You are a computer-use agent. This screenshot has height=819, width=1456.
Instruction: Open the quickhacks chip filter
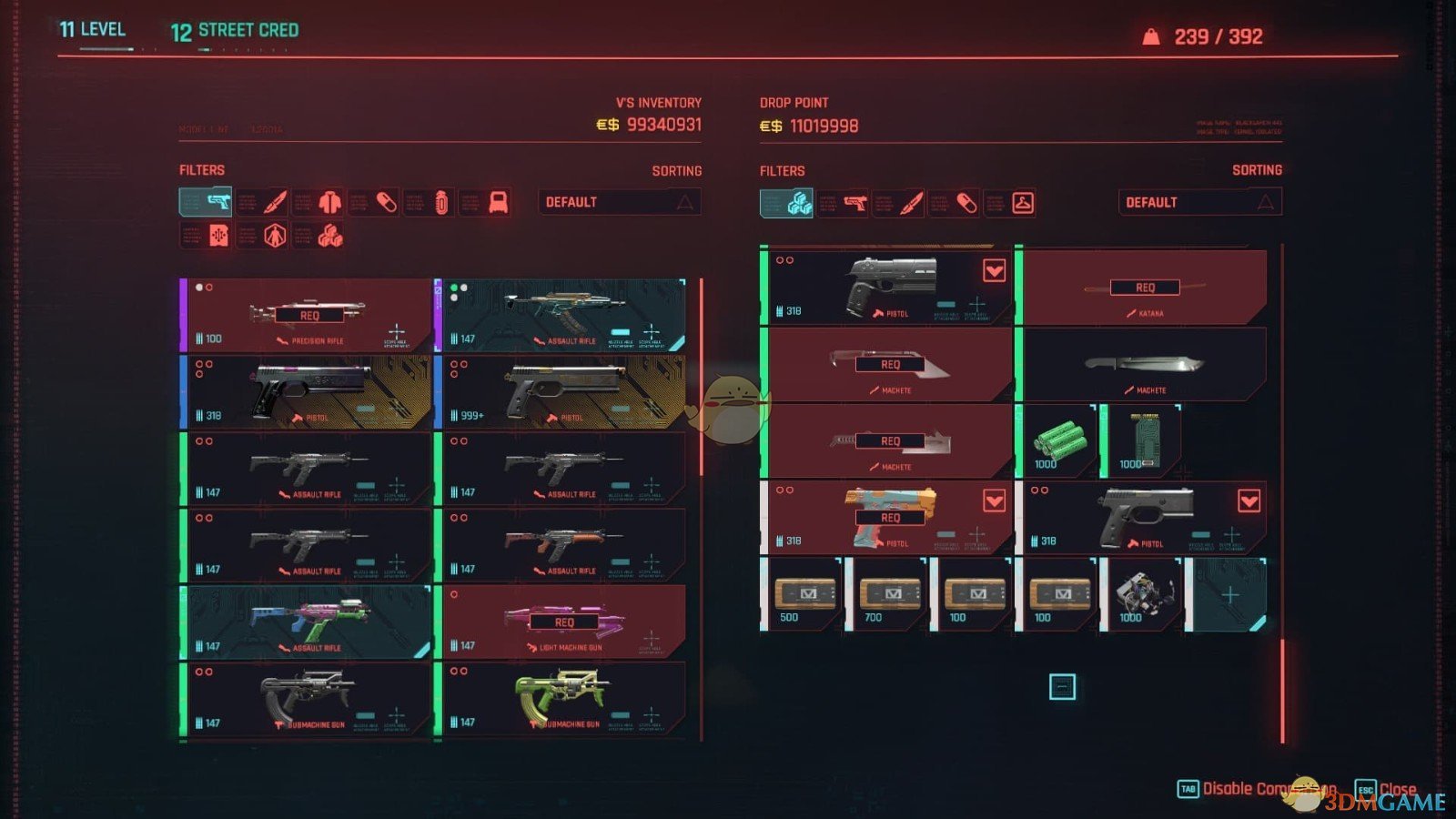pyautogui.click(x=219, y=237)
